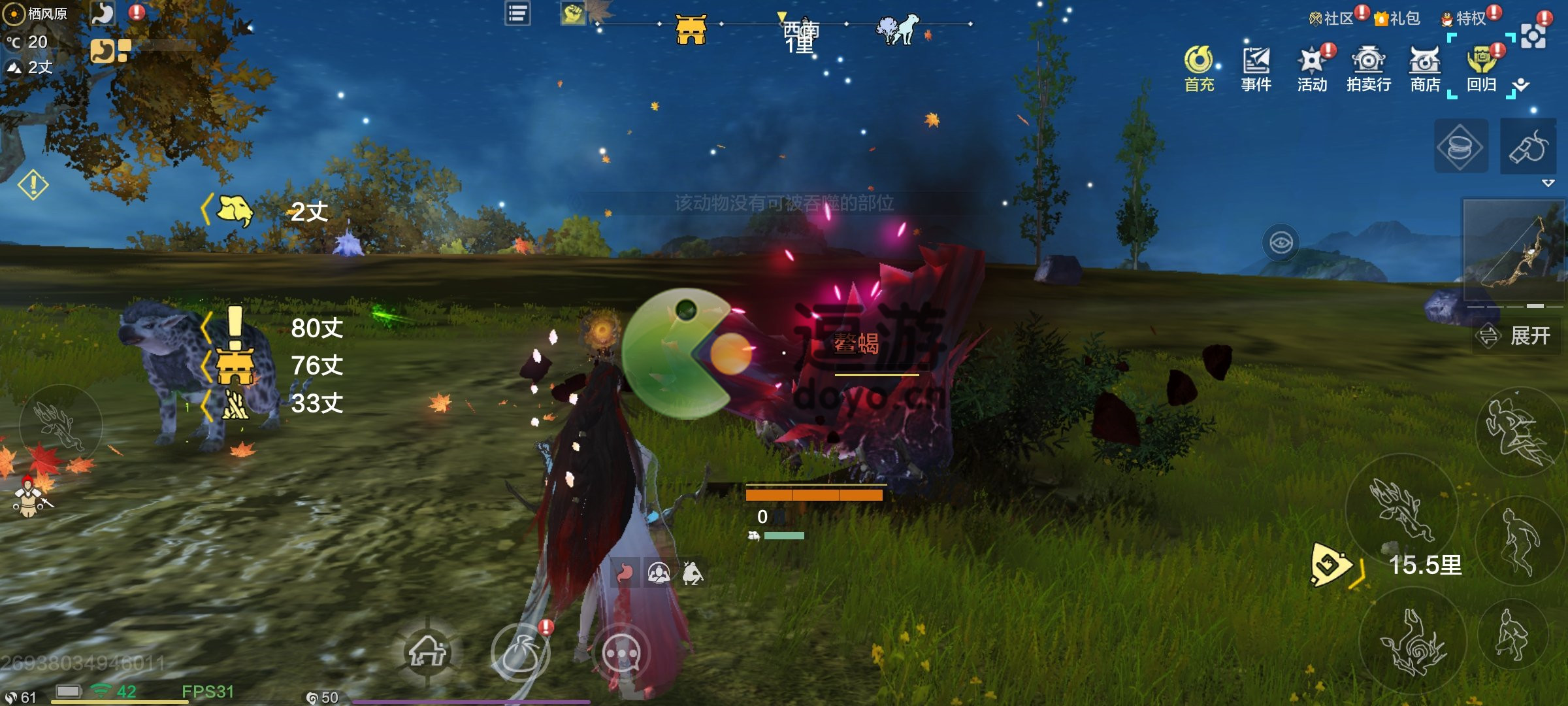Viewport: 1568px width, 706px height.
Task: Tap the whistle call button
Action: coord(1528,147)
